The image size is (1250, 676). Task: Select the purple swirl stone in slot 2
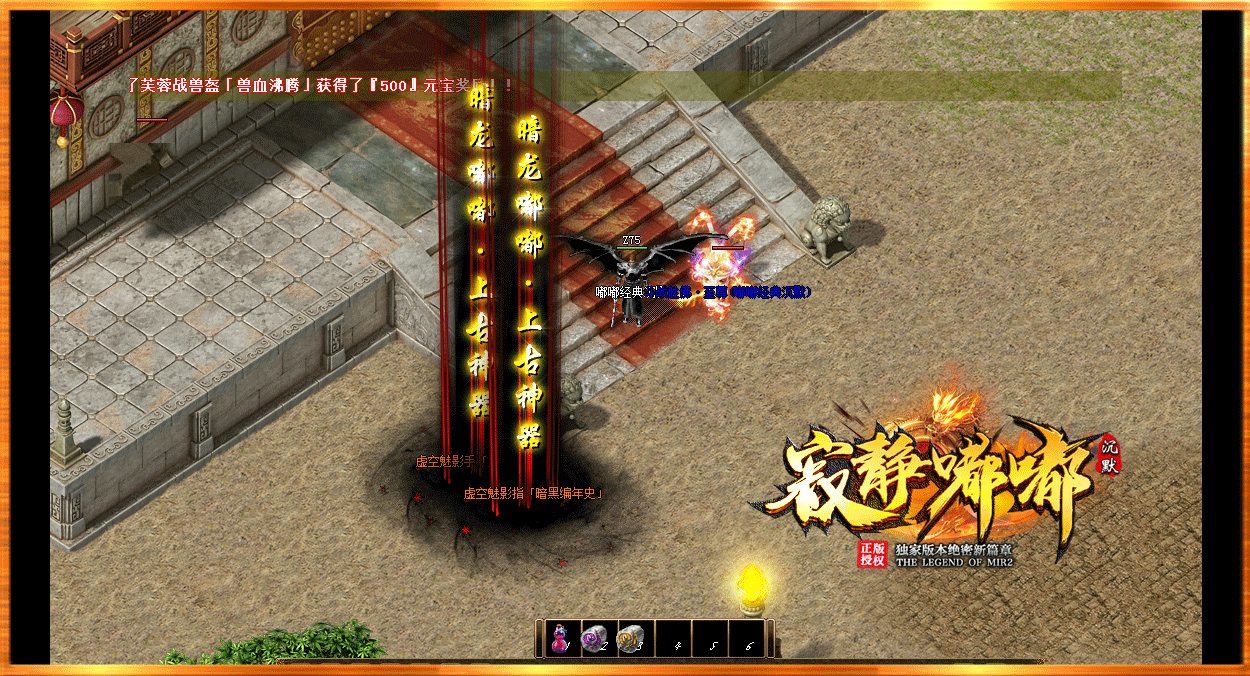pos(594,637)
